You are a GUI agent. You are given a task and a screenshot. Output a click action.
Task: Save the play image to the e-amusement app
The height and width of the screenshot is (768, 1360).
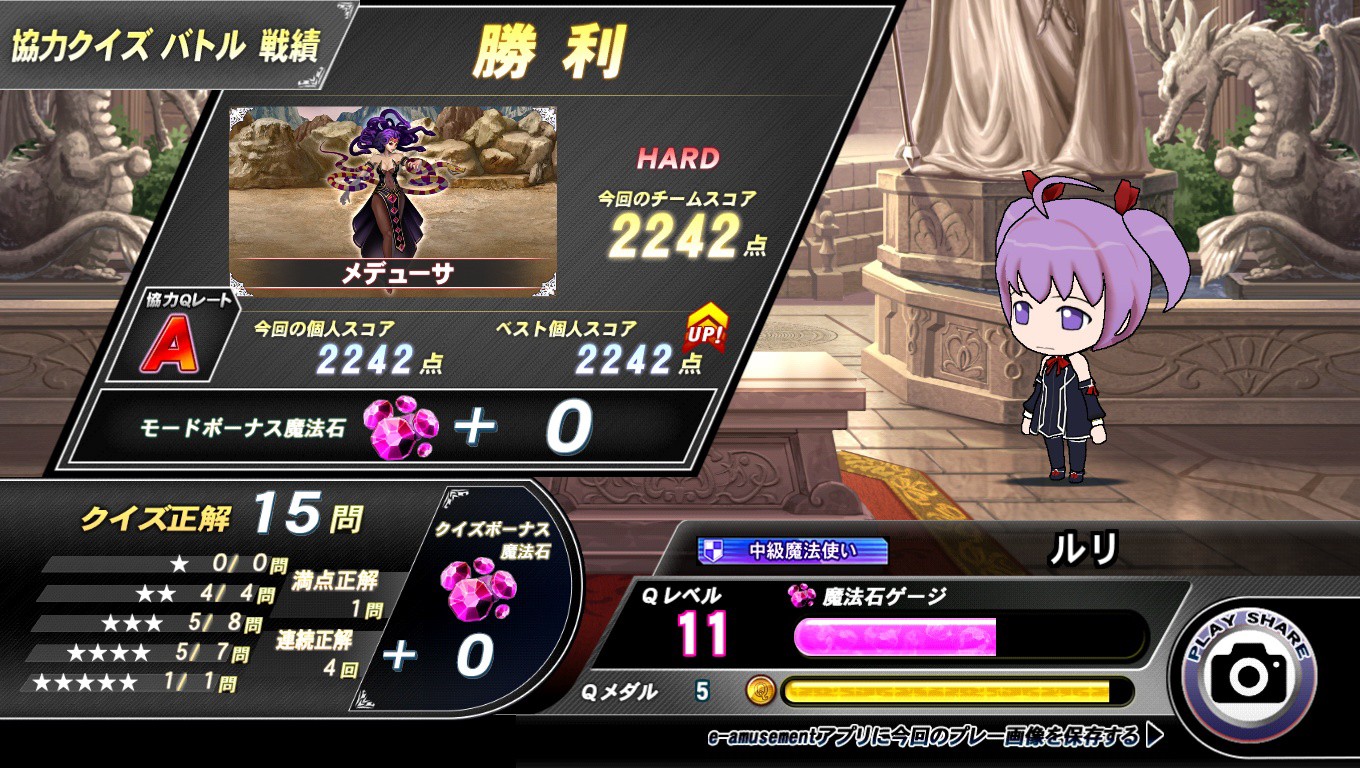tap(935, 738)
